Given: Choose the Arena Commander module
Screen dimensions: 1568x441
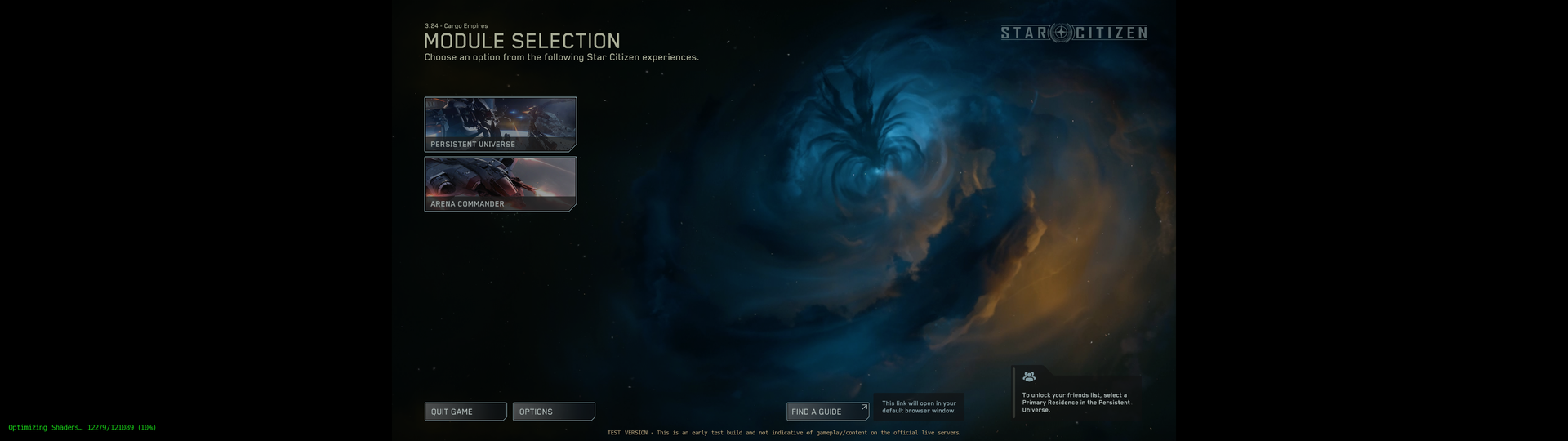Looking at the screenshot, I should click(500, 184).
